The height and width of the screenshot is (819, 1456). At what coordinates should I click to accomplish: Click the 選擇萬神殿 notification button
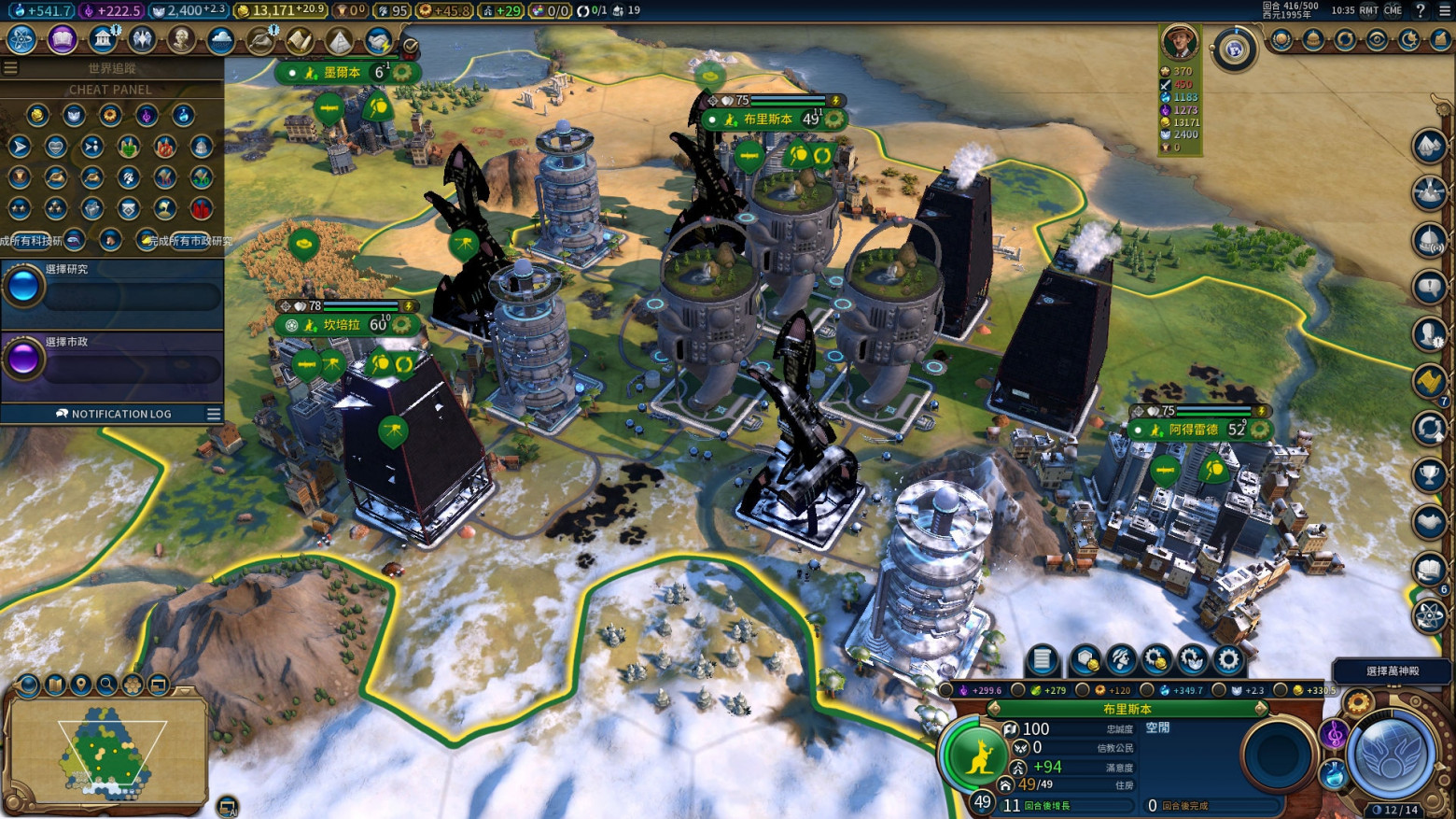[x=1392, y=671]
